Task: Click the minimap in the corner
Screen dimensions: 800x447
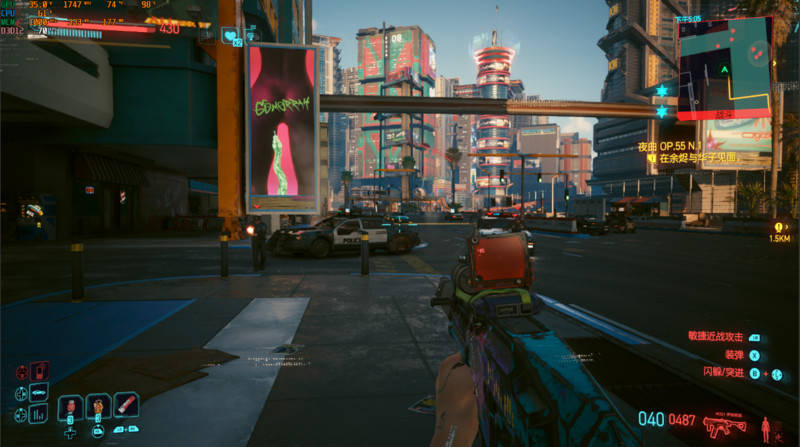Action: coord(725,66)
